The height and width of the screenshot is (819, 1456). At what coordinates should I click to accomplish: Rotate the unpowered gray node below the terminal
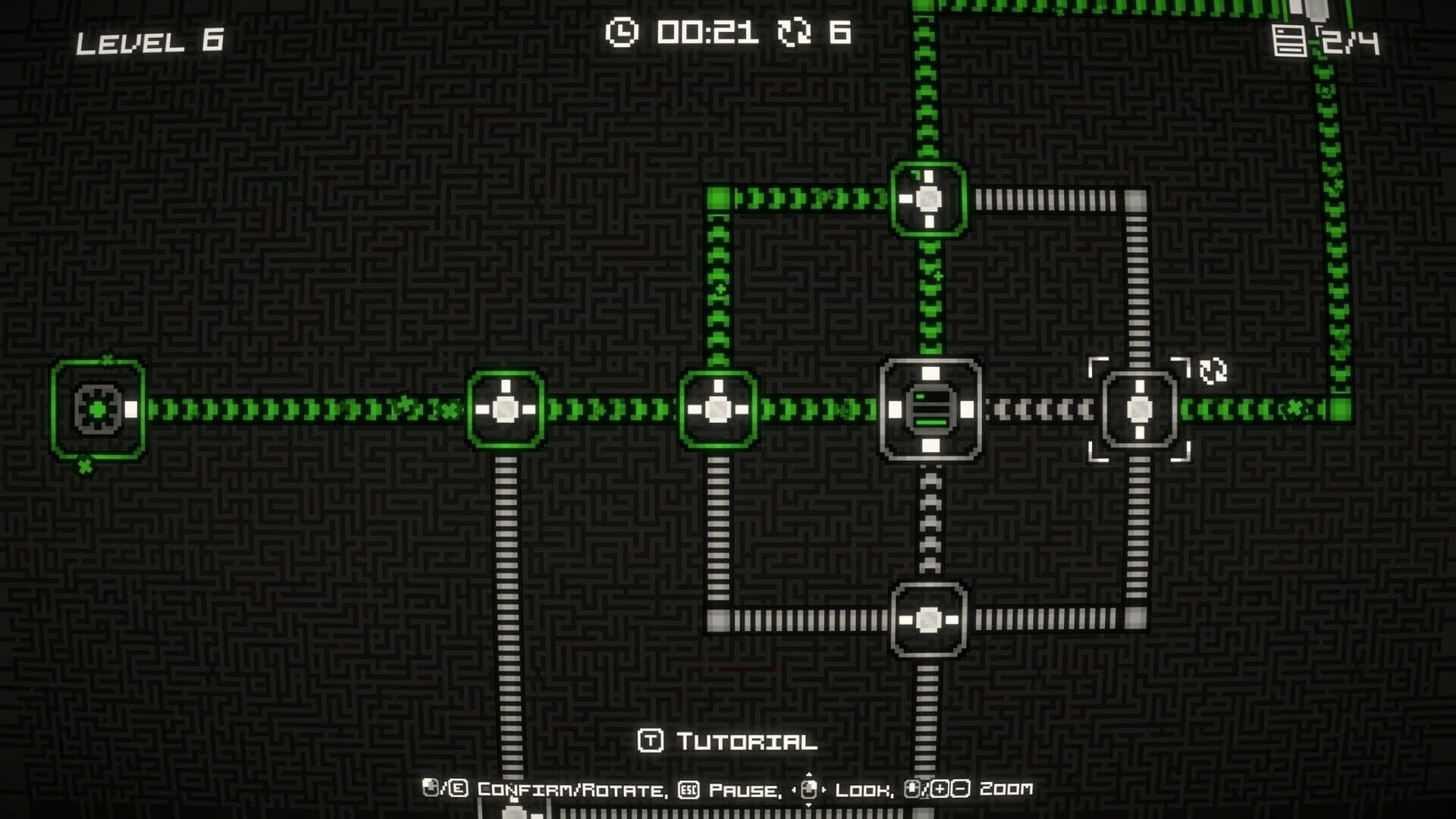coord(929,620)
